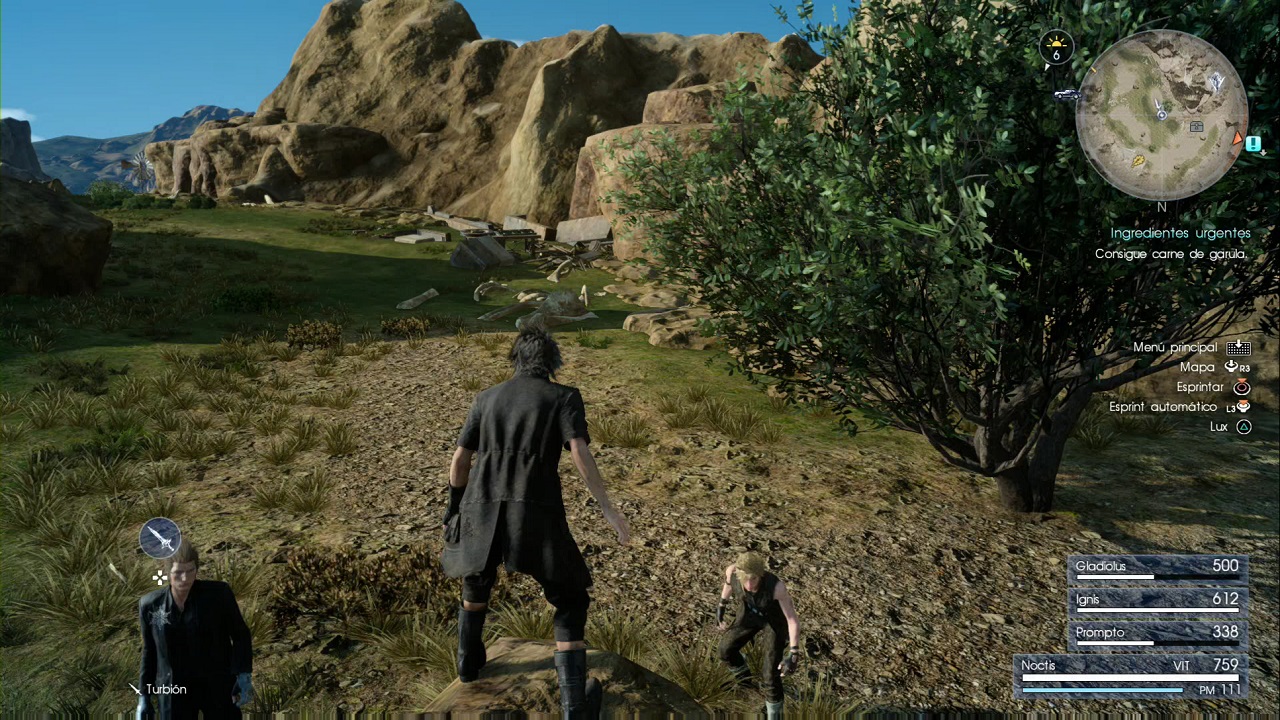Screen dimensions: 1280x720
Task: Open the Mapa option
Action: pos(1197,367)
